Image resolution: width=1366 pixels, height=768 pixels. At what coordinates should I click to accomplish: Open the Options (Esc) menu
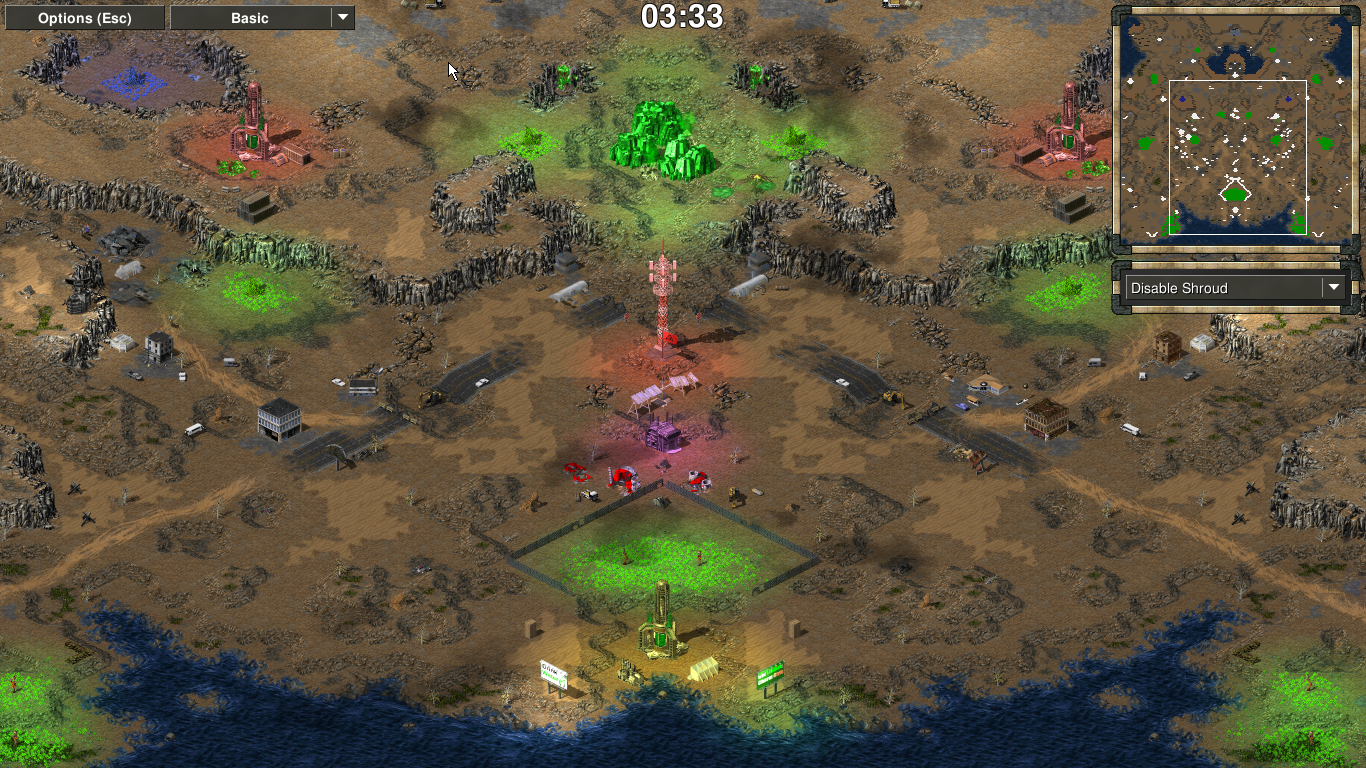click(x=85, y=18)
